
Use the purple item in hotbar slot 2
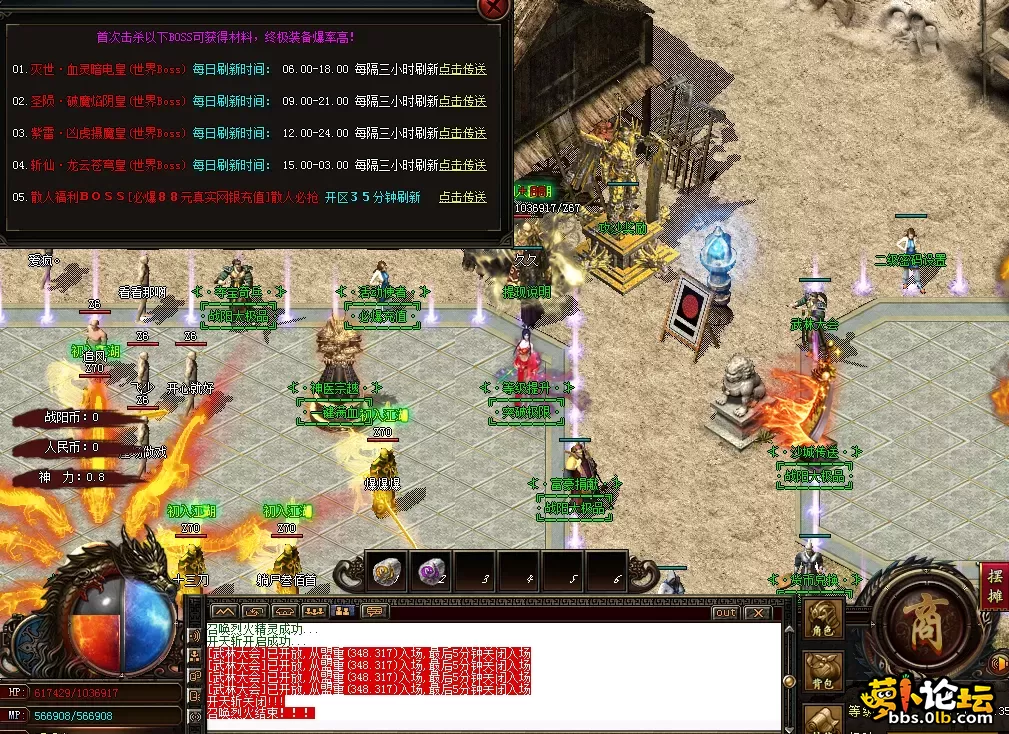tap(430, 571)
